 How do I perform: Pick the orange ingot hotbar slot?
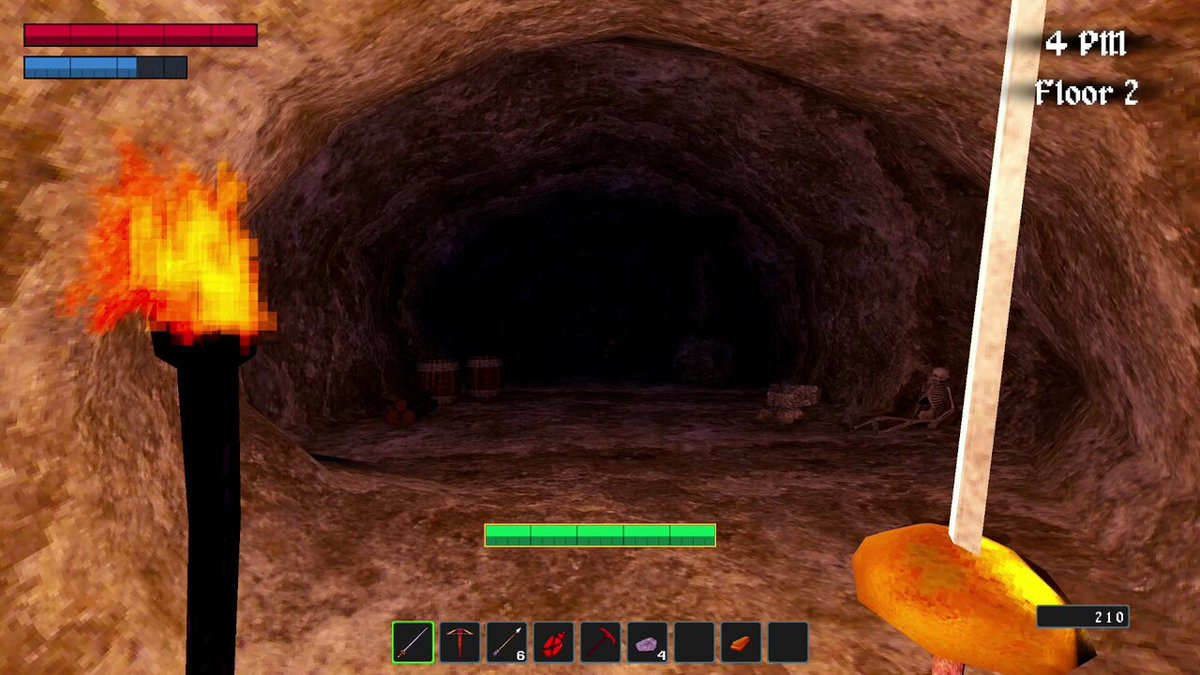[x=741, y=642]
